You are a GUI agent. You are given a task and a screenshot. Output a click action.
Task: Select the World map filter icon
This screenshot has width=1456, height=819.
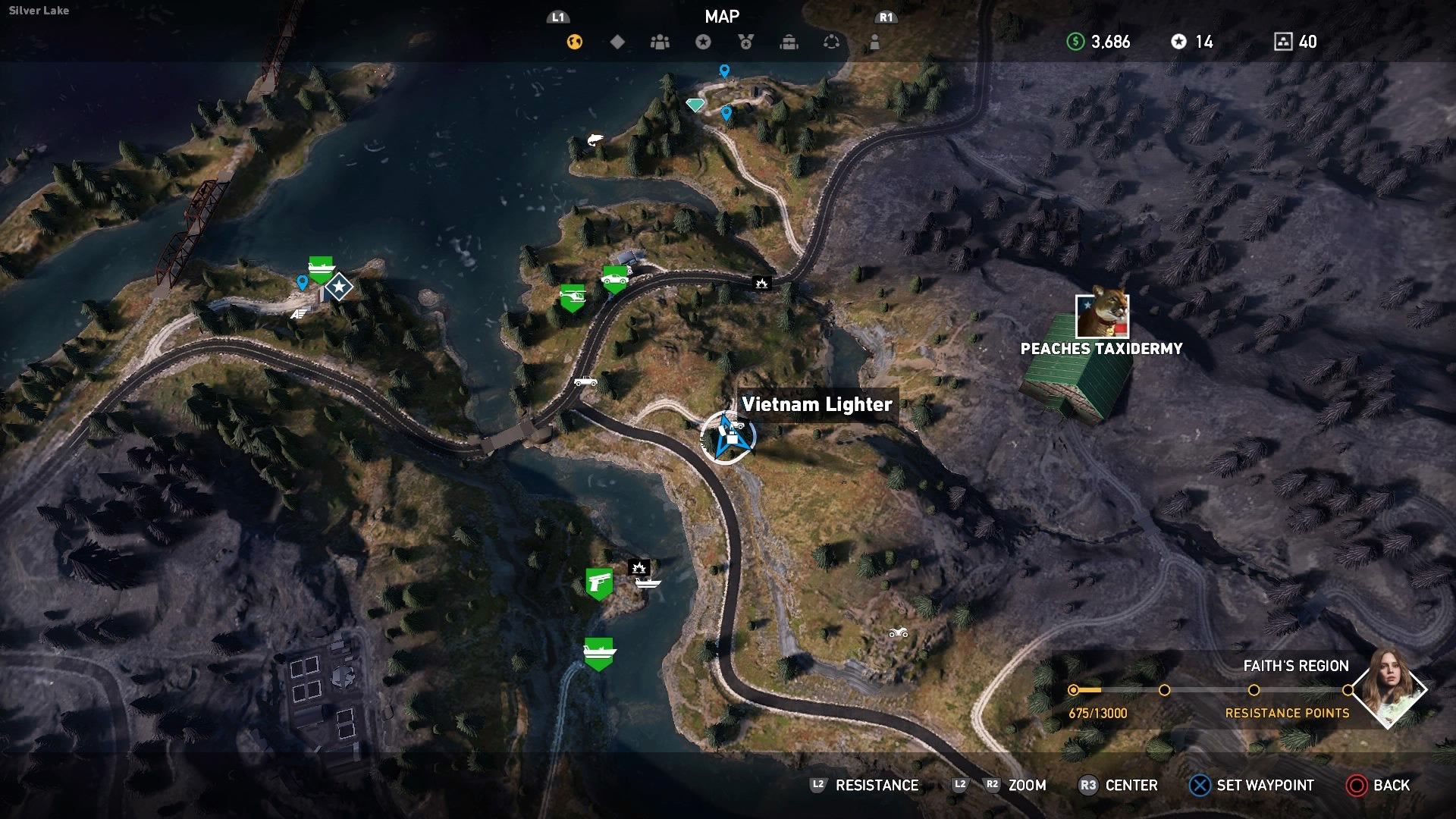574,42
